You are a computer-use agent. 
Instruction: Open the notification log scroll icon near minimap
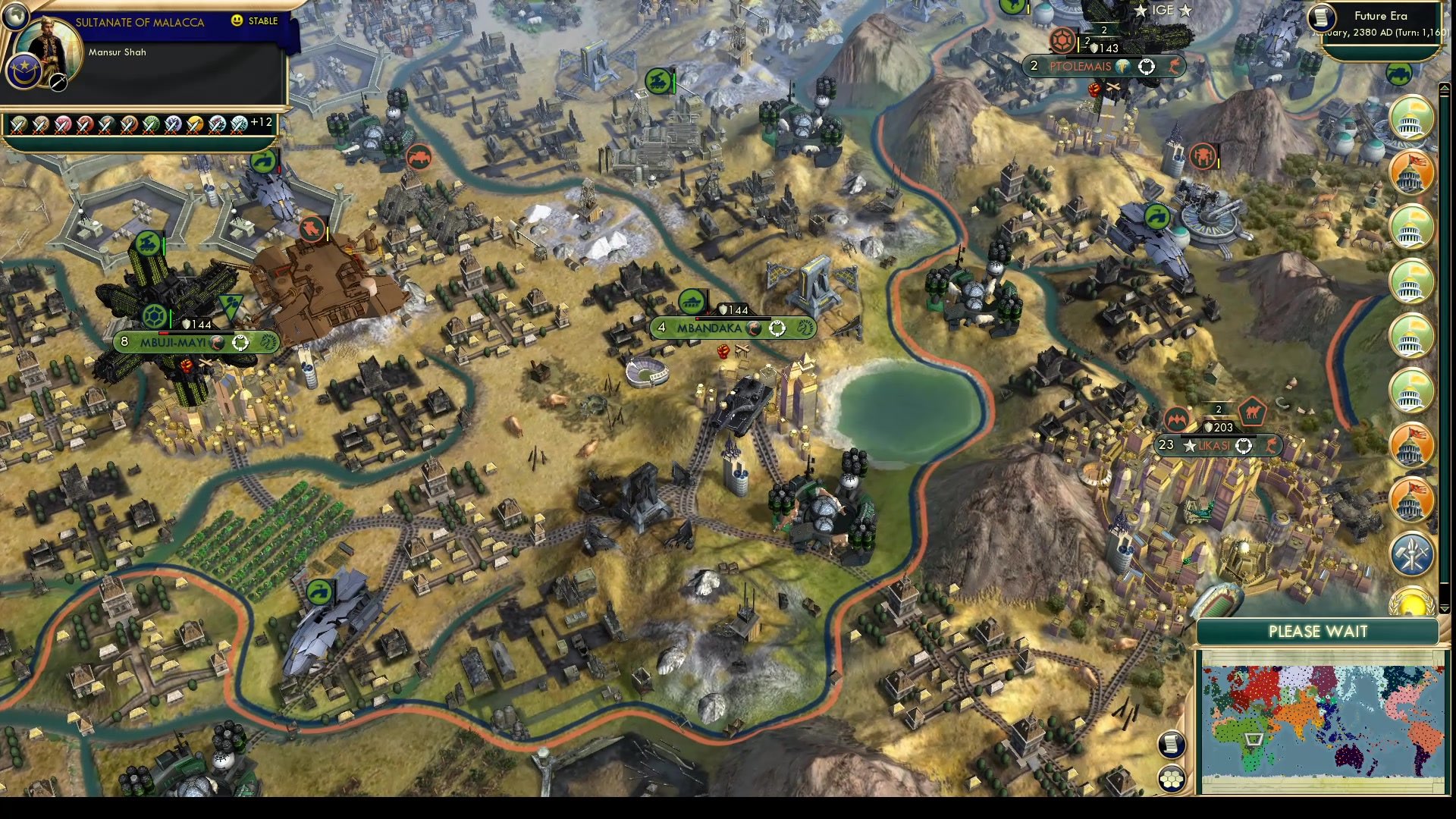tap(1172, 744)
